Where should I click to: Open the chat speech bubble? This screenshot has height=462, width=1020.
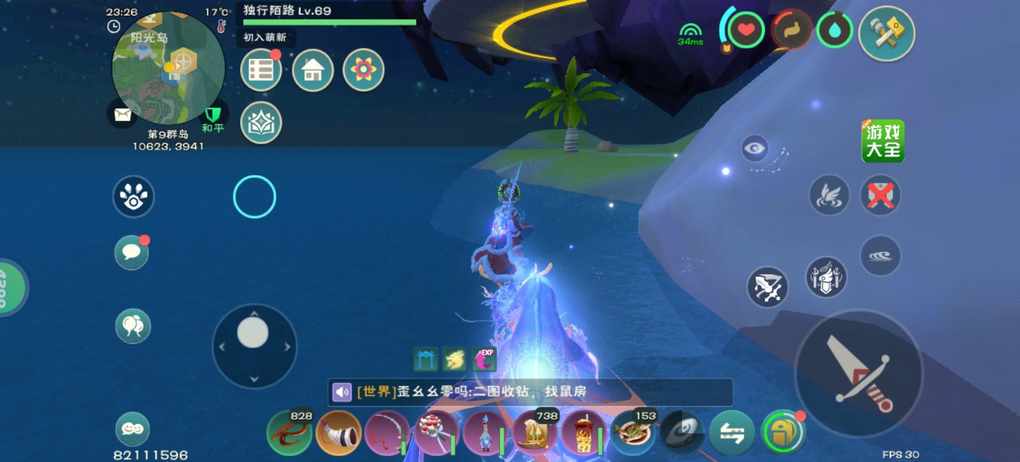(132, 253)
